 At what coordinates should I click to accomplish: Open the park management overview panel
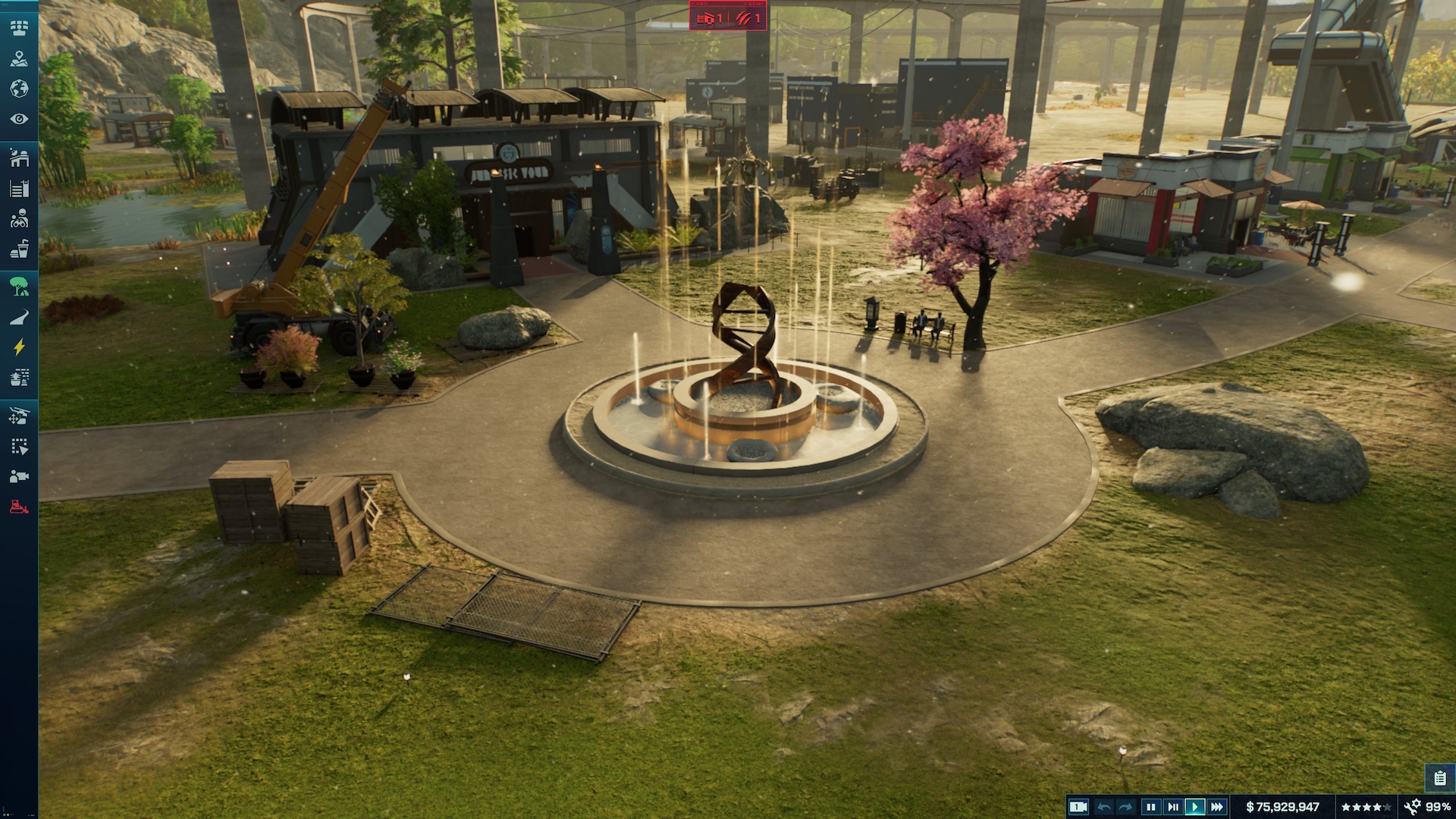pyautogui.click(x=19, y=27)
